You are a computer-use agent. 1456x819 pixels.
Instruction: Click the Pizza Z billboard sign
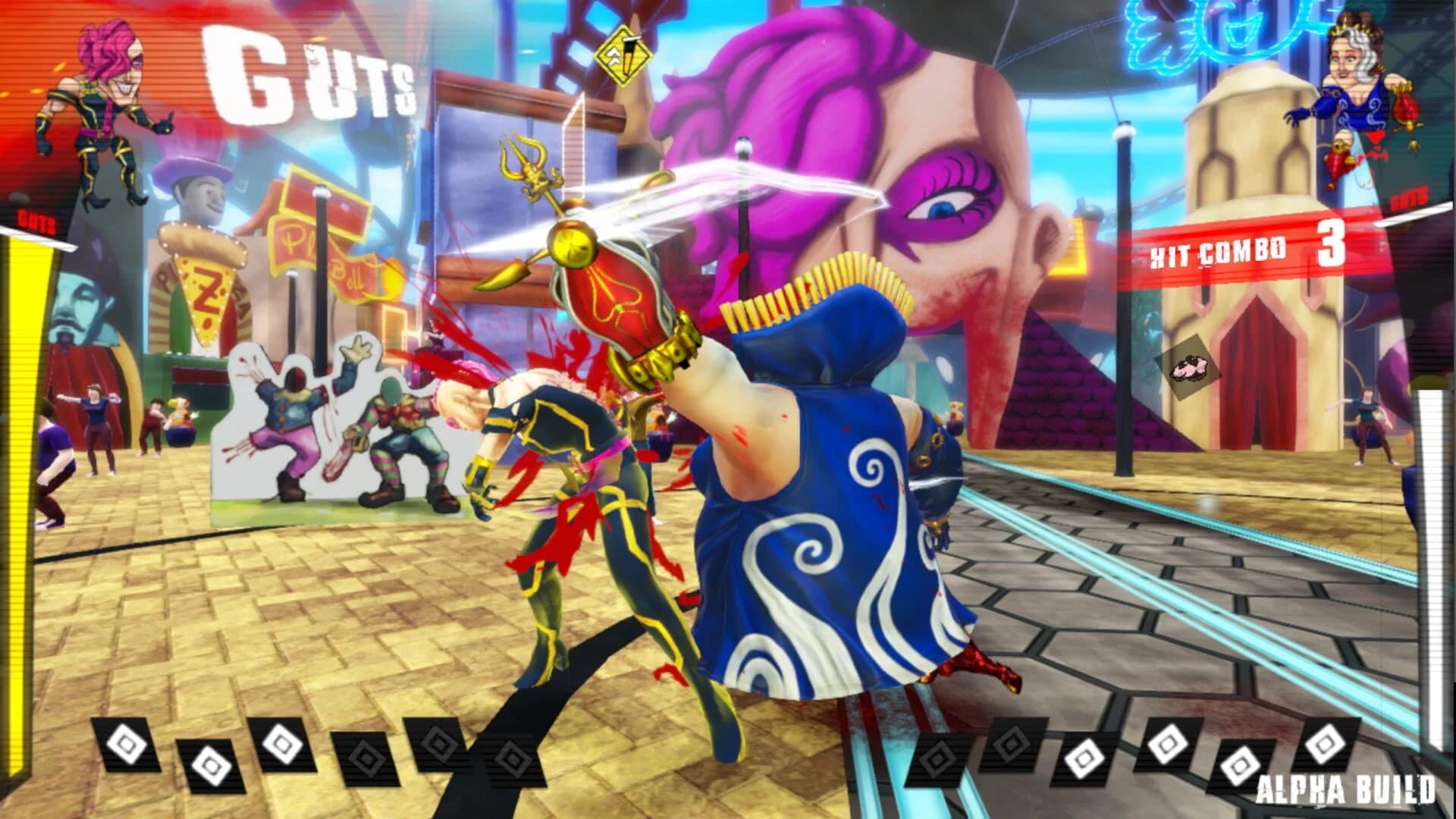click(201, 288)
